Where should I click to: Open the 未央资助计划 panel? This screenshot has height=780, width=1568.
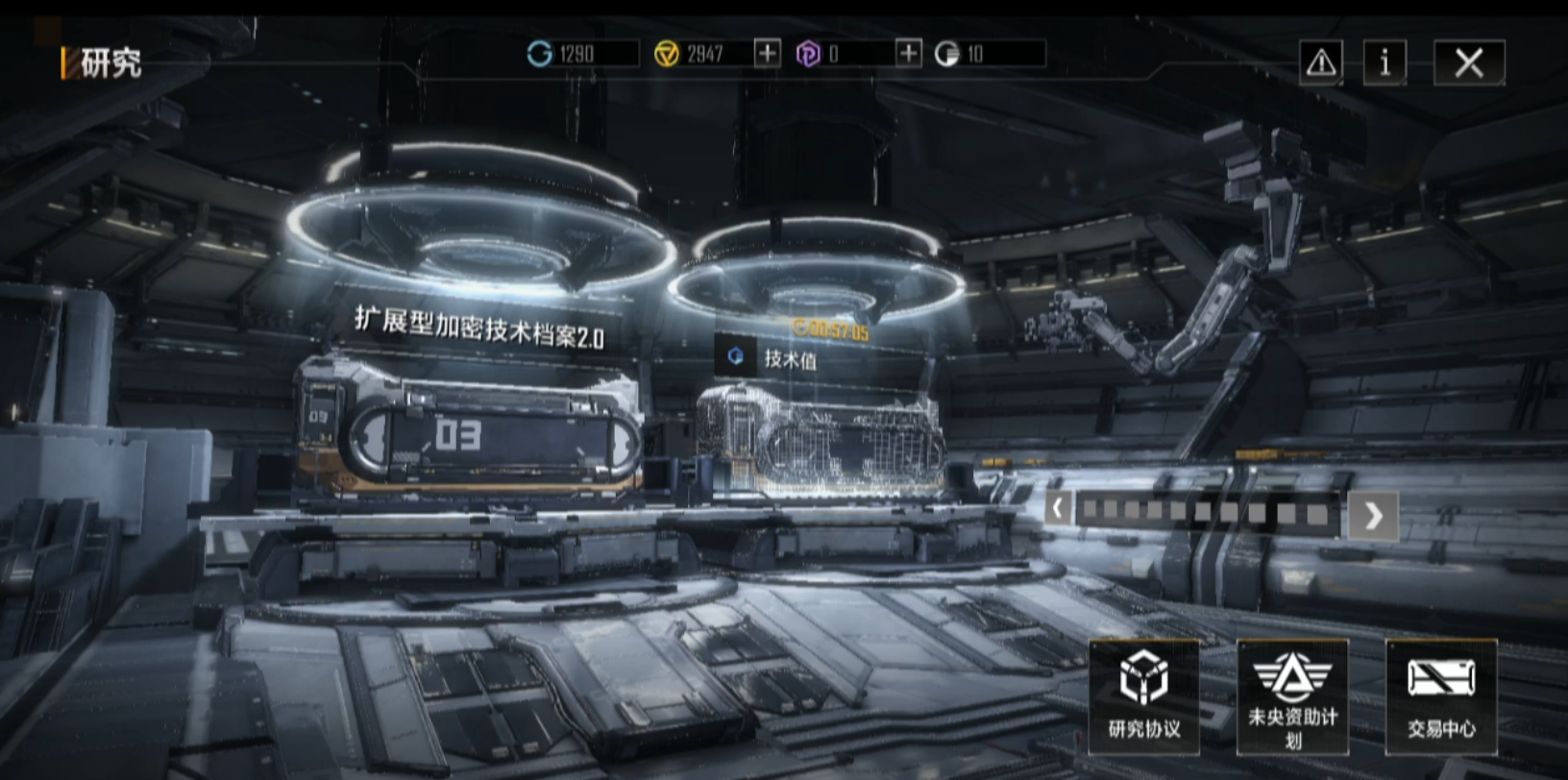point(1292,695)
